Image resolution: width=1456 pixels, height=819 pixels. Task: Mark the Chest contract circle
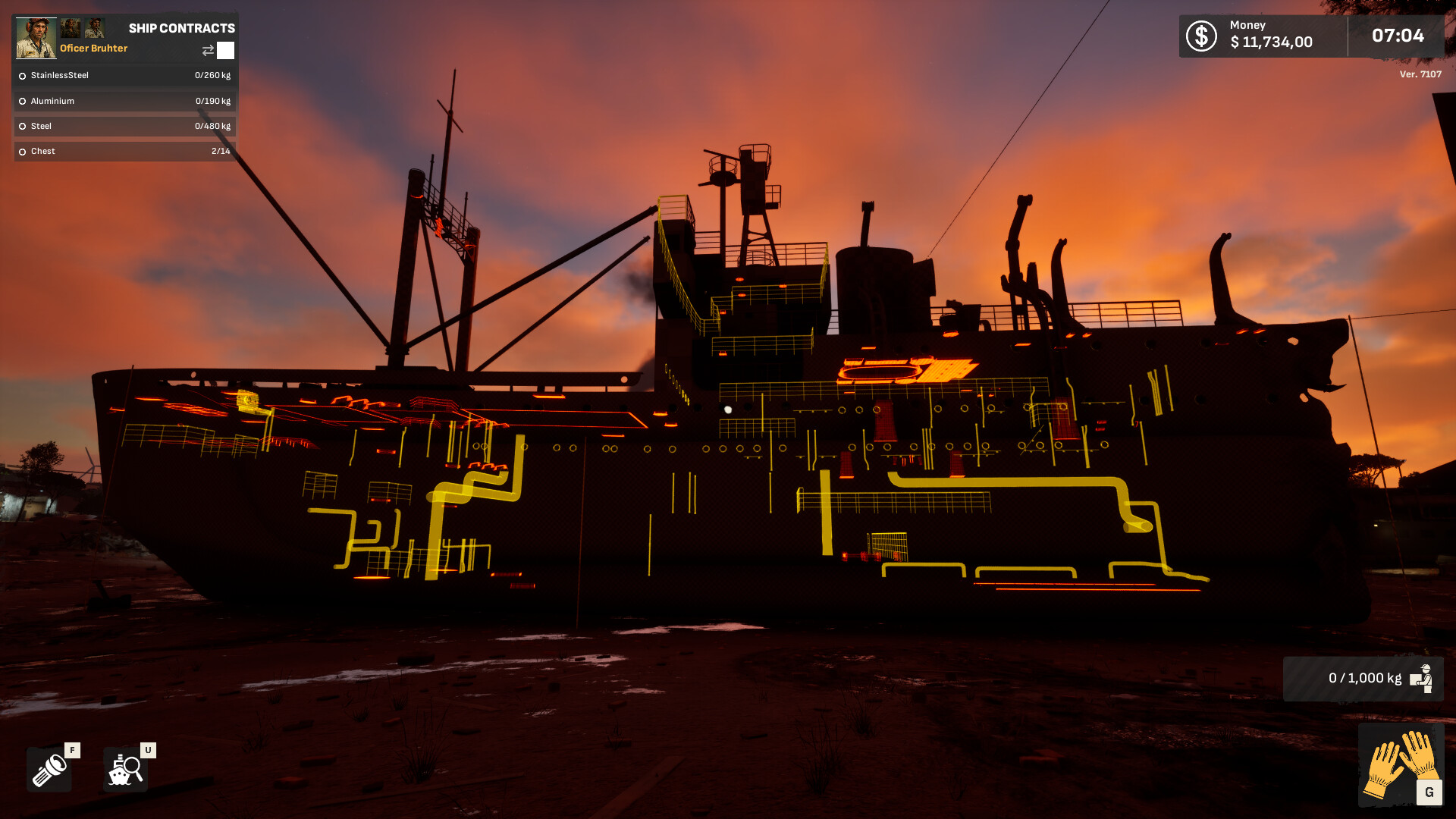(x=21, y=151)
